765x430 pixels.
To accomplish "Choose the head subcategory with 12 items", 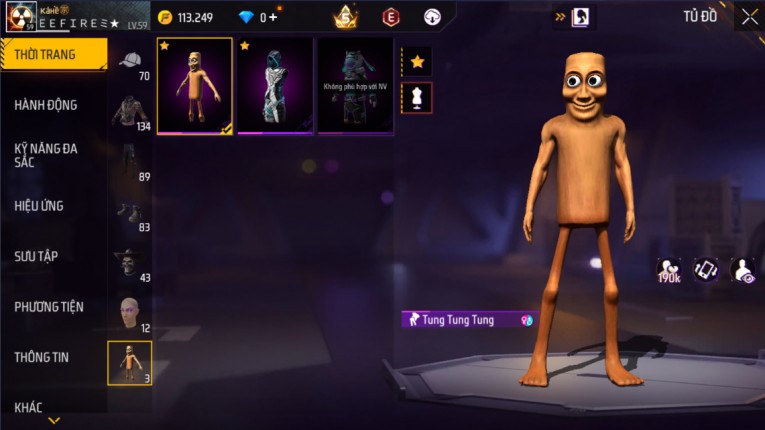I will (130, 314).
